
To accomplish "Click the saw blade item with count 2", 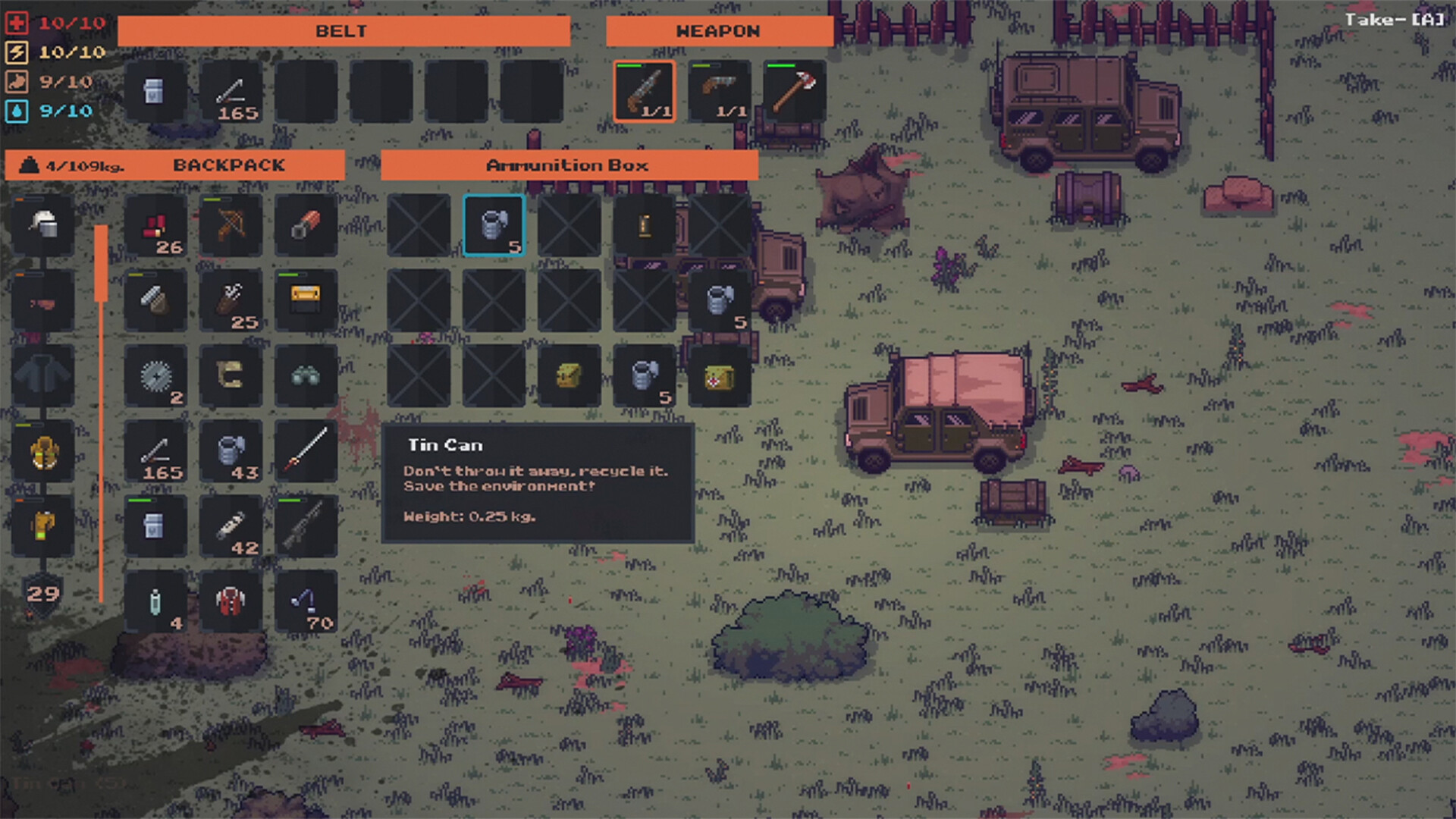I will [x=155, y=377].
